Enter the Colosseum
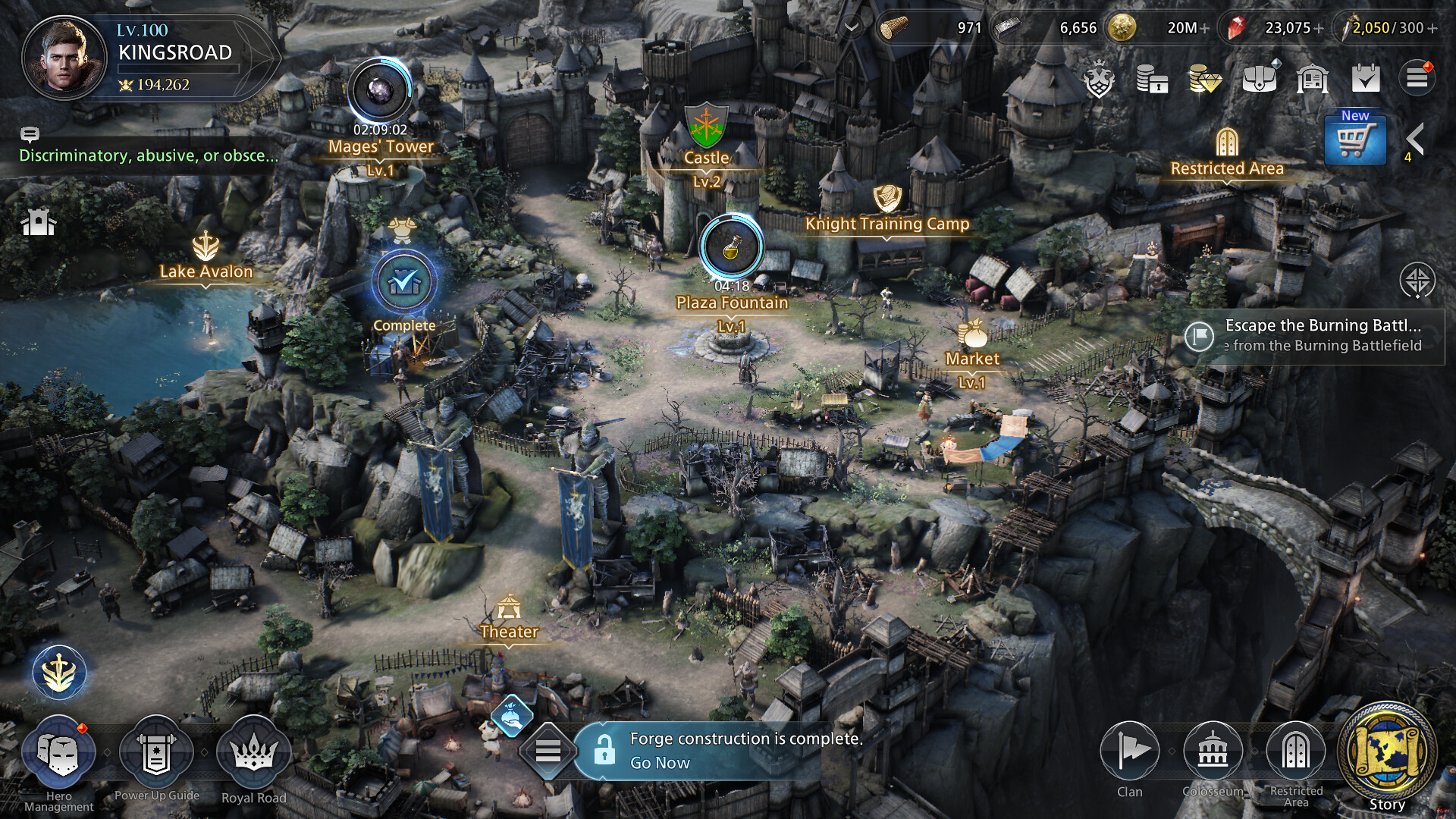The image size is (1456, 819). 1213,752
